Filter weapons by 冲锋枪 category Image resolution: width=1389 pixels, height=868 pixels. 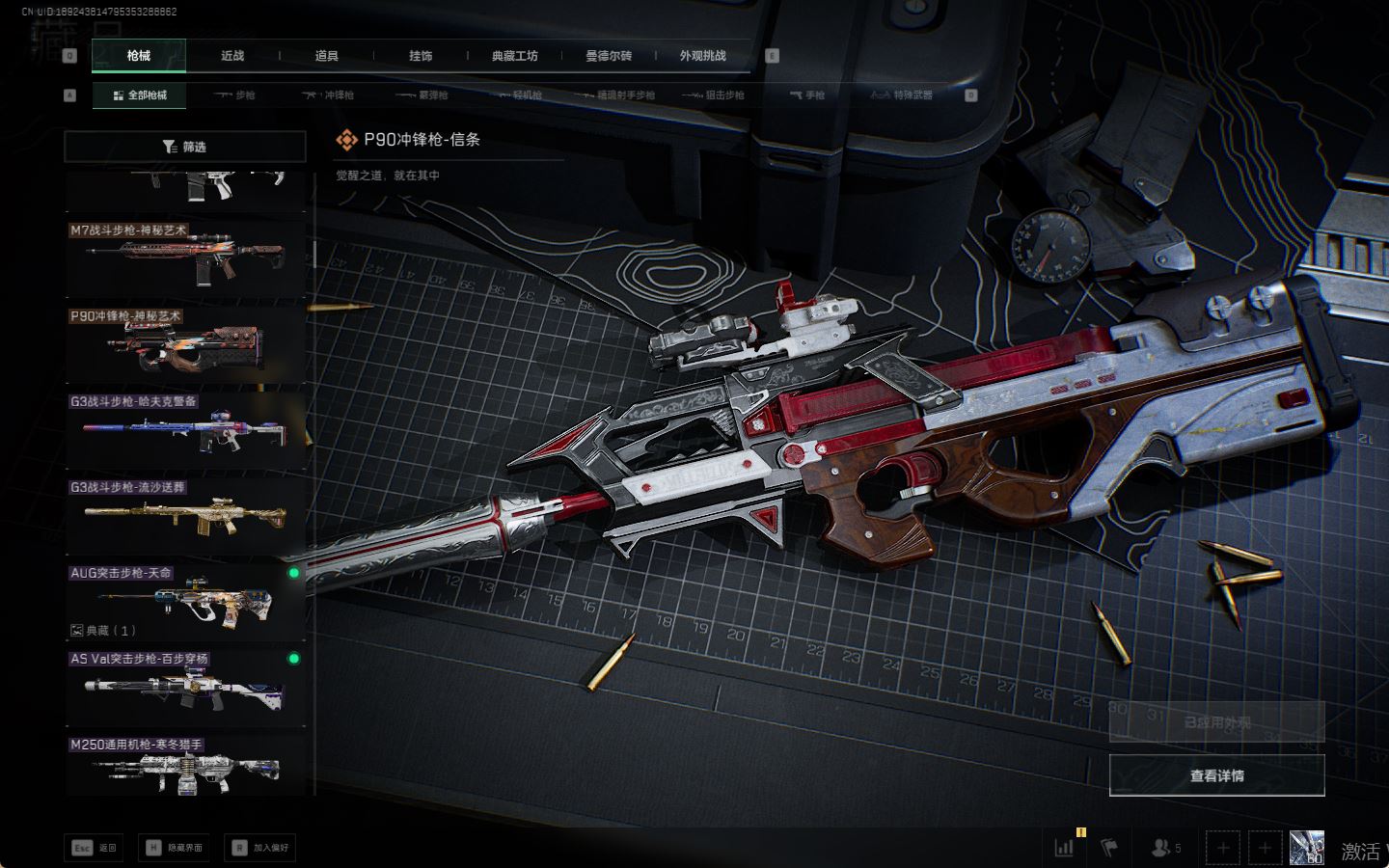pyautogui.click(x=329, y=95)
